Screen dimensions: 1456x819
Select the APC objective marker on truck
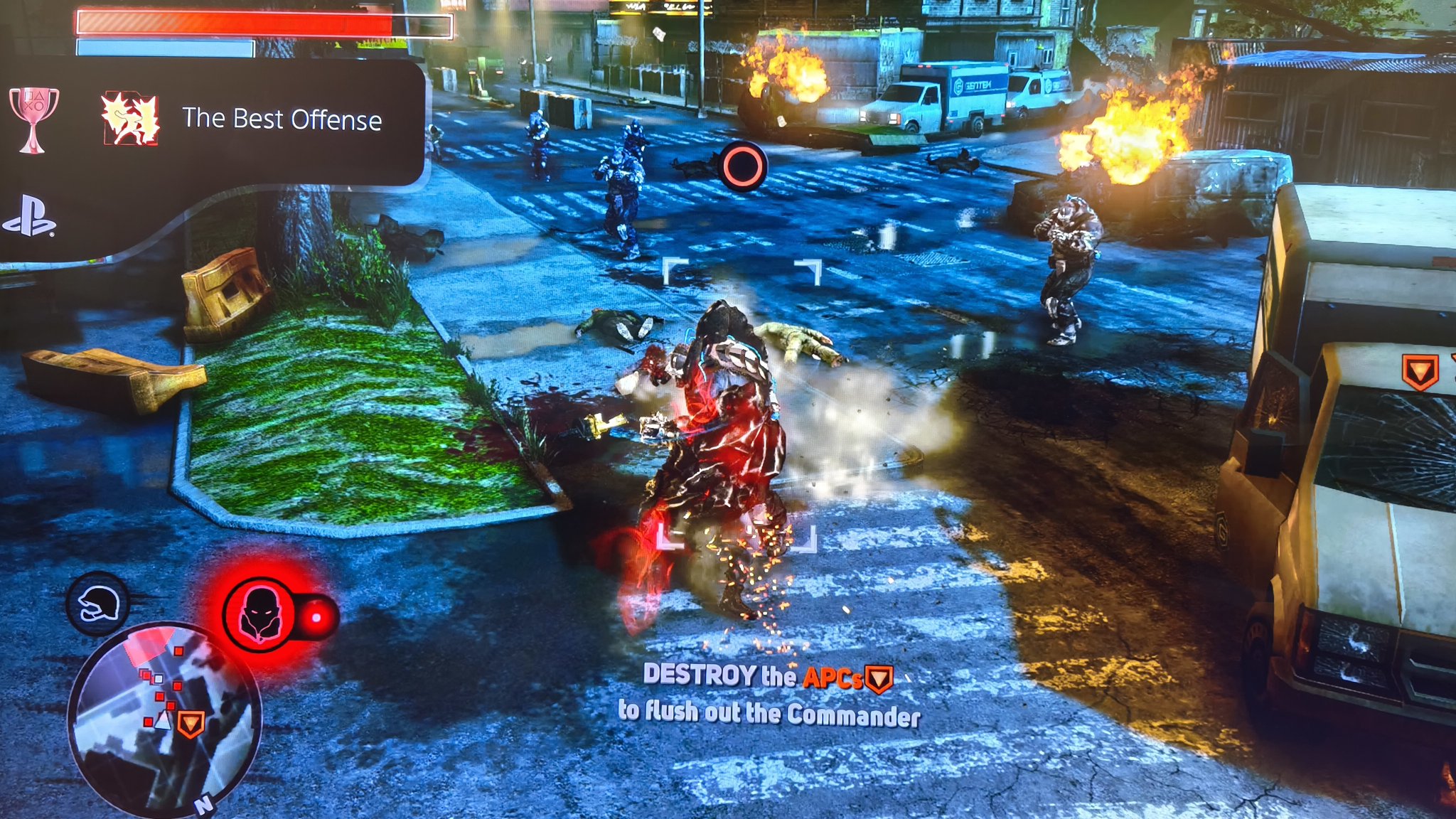point(1420,372)
